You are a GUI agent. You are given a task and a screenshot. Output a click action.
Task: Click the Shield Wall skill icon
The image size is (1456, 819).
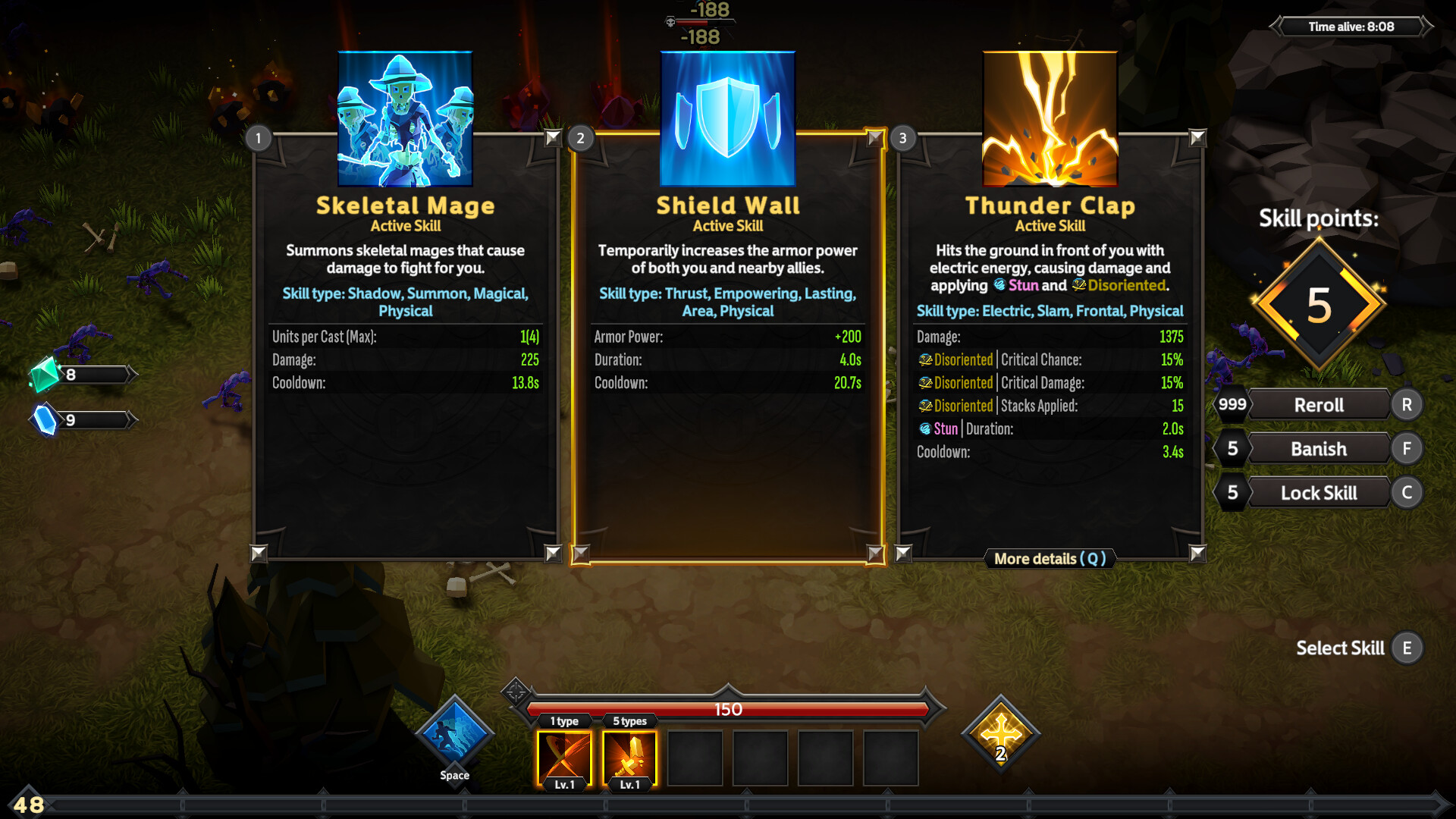click(727, 119)
